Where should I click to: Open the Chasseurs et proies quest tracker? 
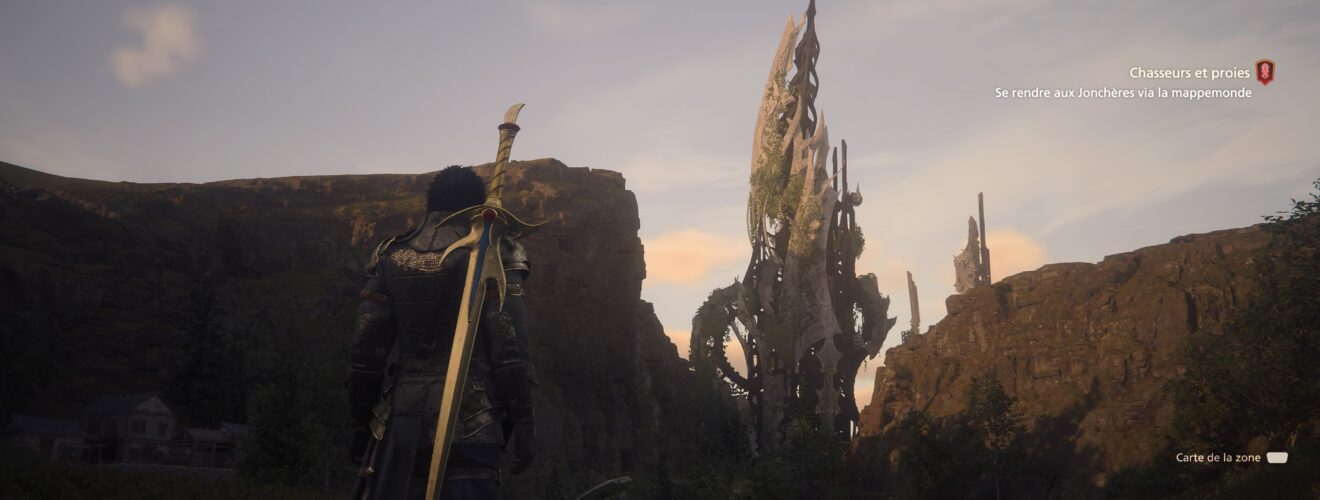[x=1188, y=73]
